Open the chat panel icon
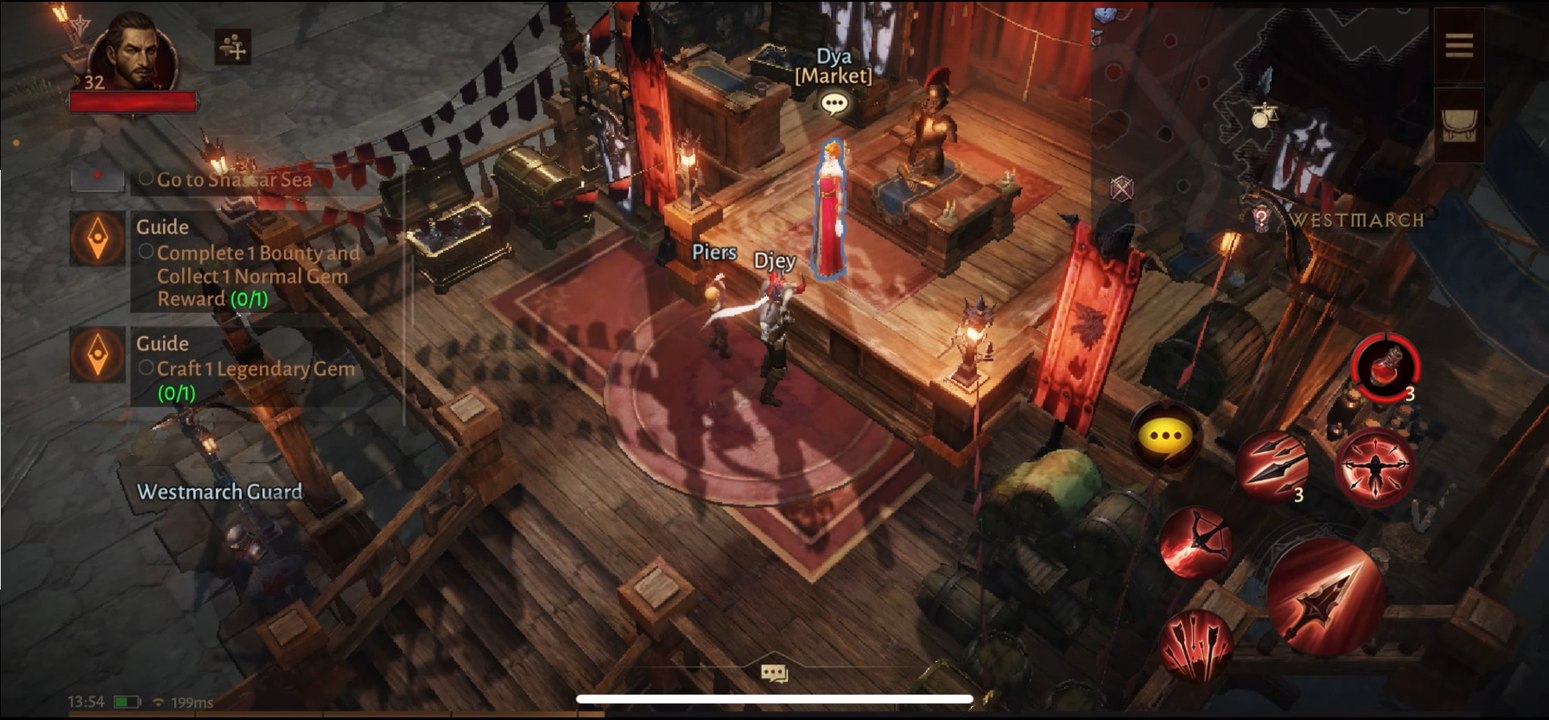 [x=774, y=673]
